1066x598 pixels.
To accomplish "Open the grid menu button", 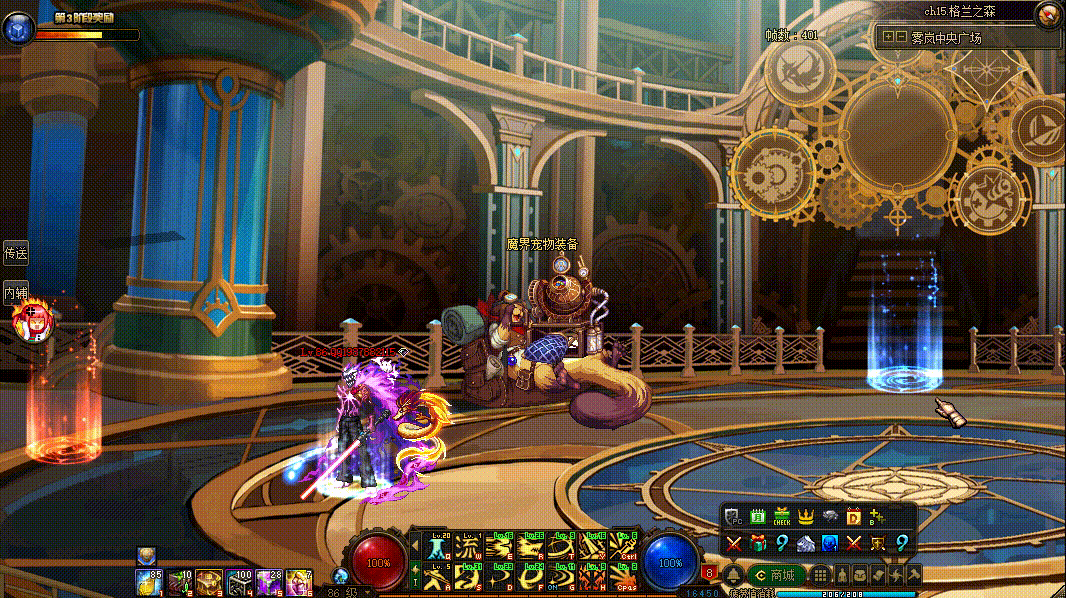I will click(x=820, y=575).
